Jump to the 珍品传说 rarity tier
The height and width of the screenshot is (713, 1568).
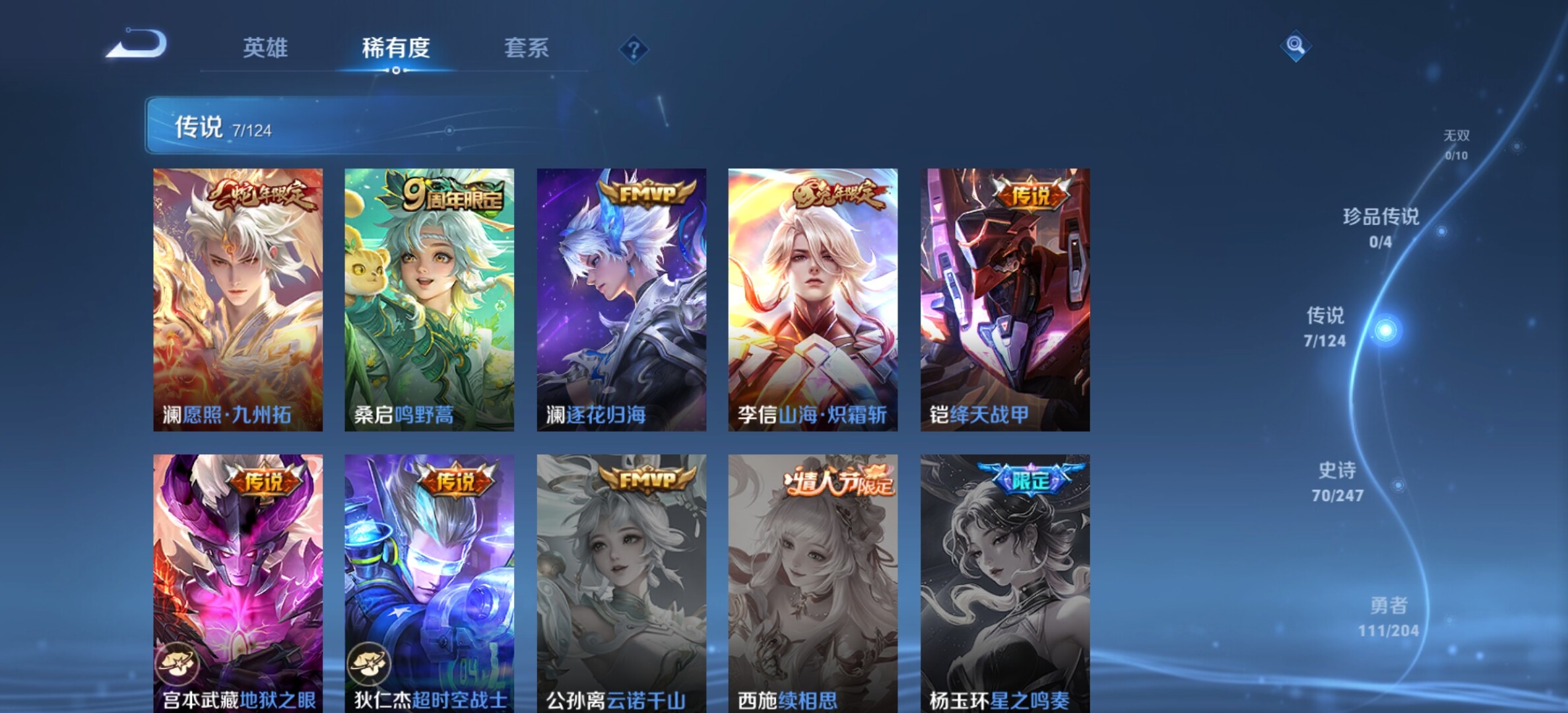tap(1381, 227)
